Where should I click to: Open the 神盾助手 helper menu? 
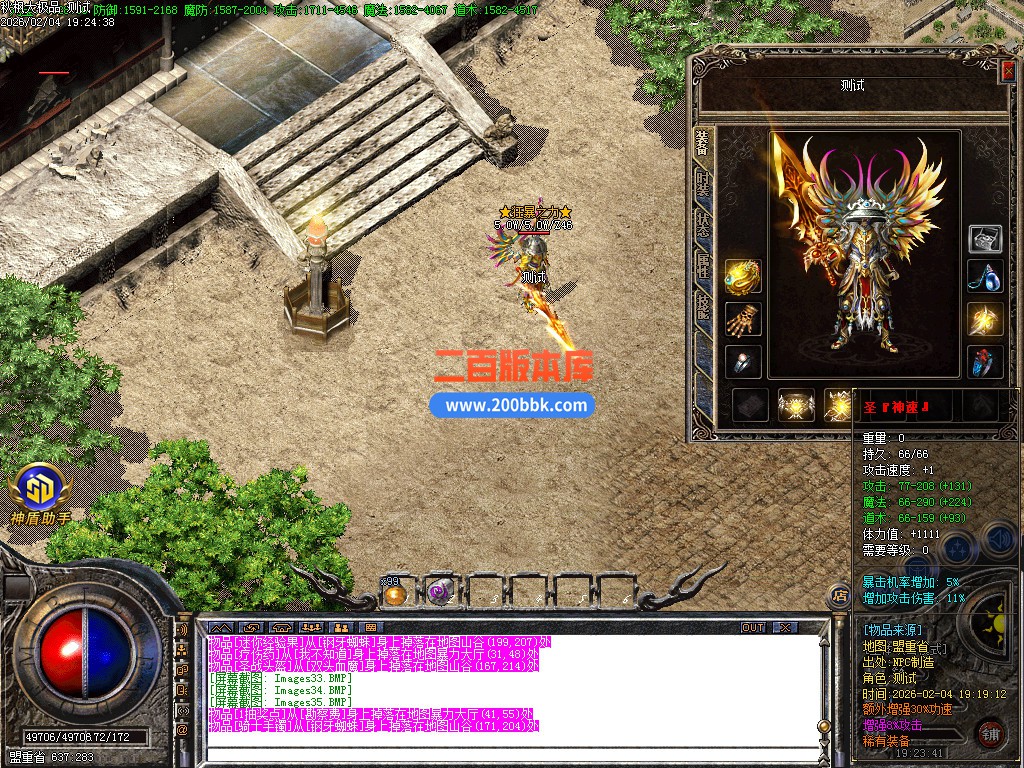tap(42, 492)
